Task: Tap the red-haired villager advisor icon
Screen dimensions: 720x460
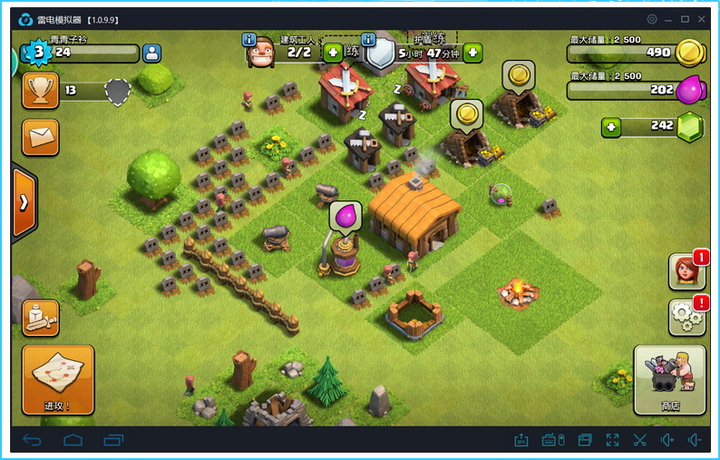Action: point(687,271)
